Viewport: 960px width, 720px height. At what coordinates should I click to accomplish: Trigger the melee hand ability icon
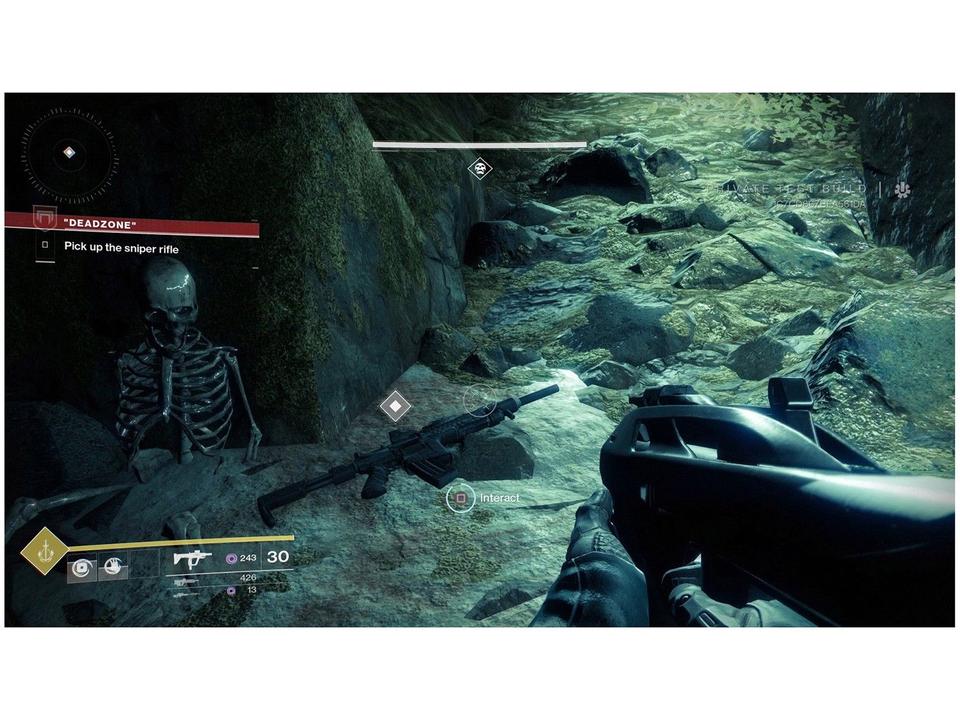coord(113,569)
